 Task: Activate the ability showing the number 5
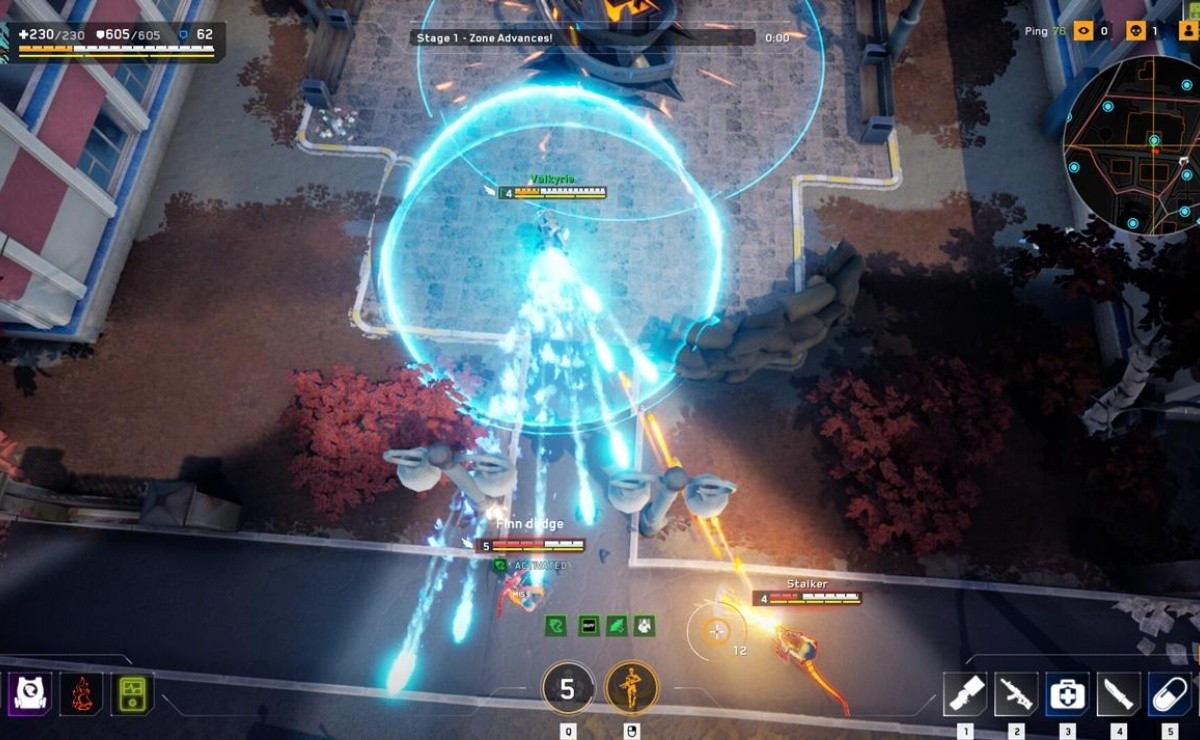click(x=567, y=688)
